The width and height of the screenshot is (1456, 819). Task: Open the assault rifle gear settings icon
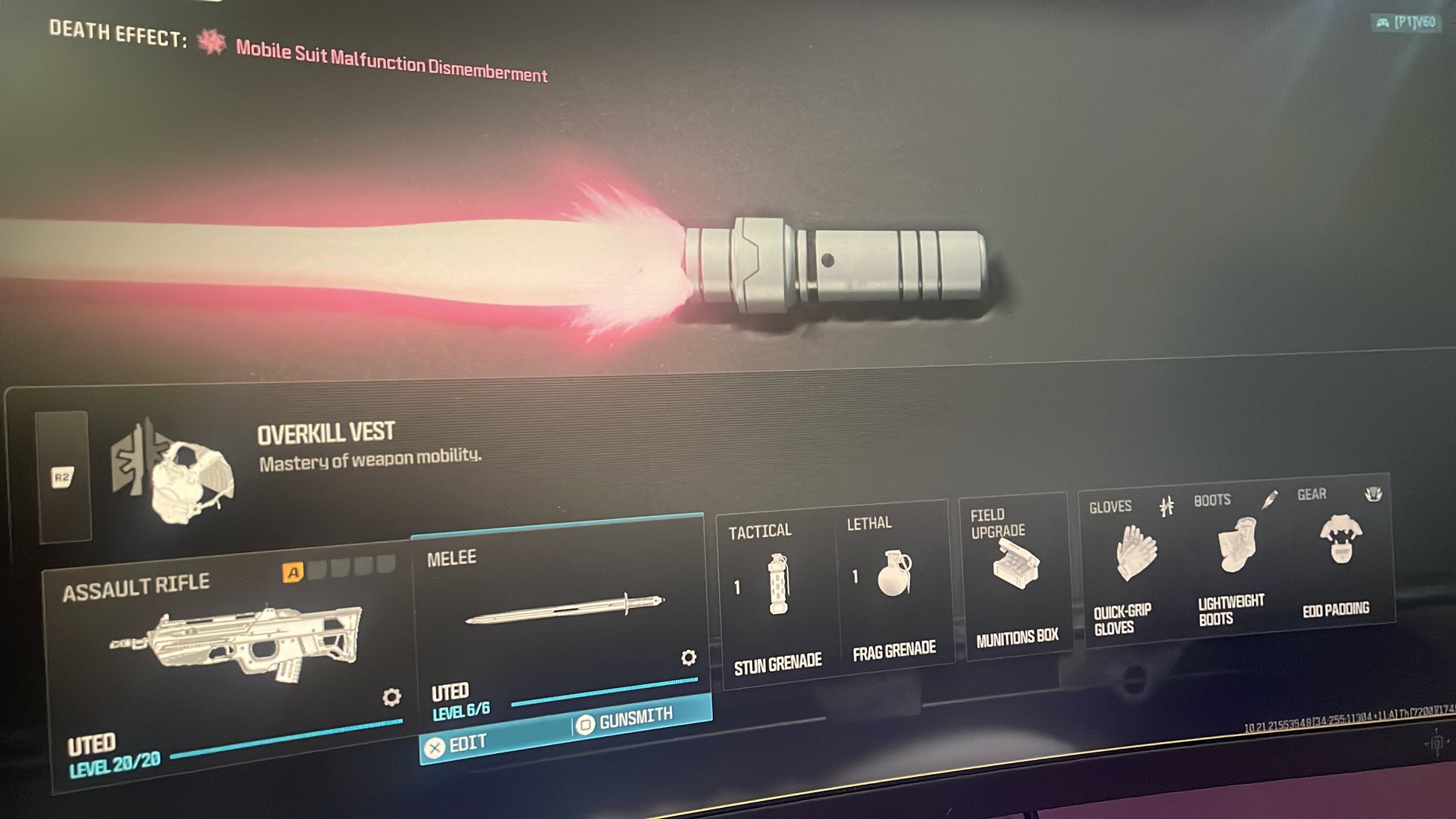[x=391, y=697]
